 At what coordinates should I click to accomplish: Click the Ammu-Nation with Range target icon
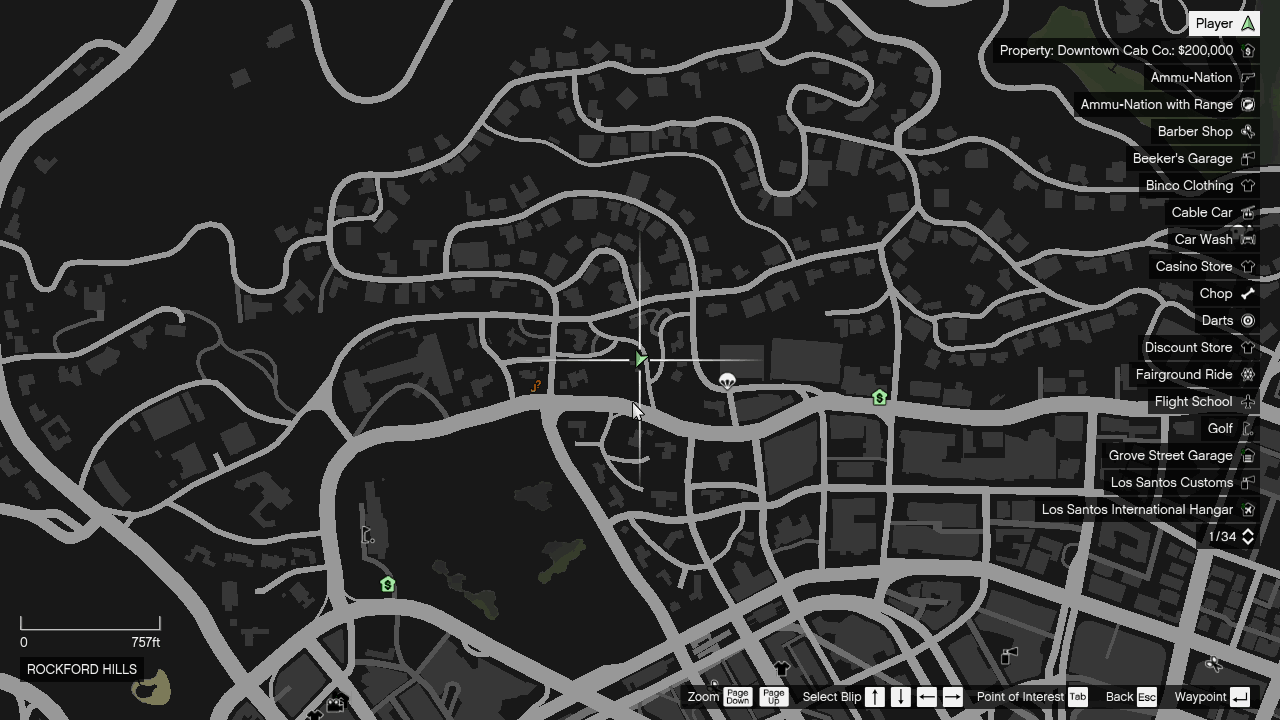pyautogui.click(x=1247, y=104)
